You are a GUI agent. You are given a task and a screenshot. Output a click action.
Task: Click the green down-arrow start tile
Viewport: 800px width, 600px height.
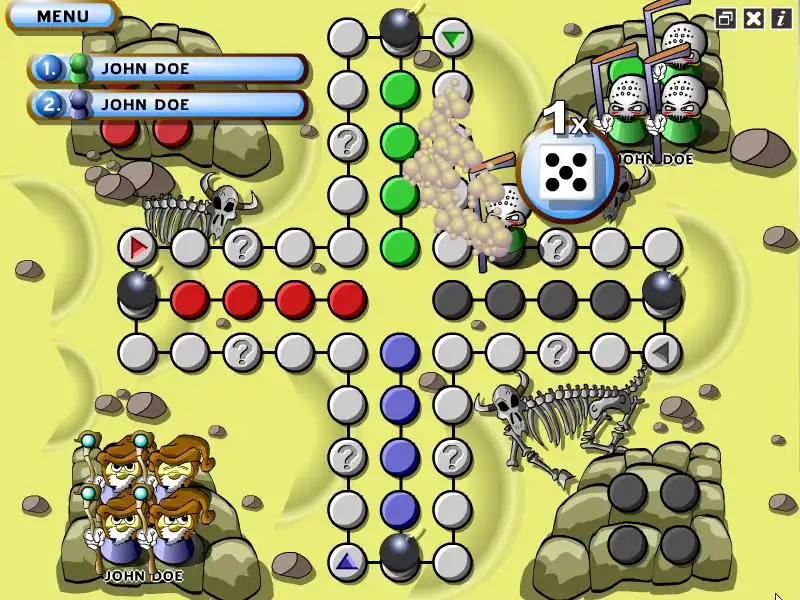pyautogui.click(x=453, y=38)
